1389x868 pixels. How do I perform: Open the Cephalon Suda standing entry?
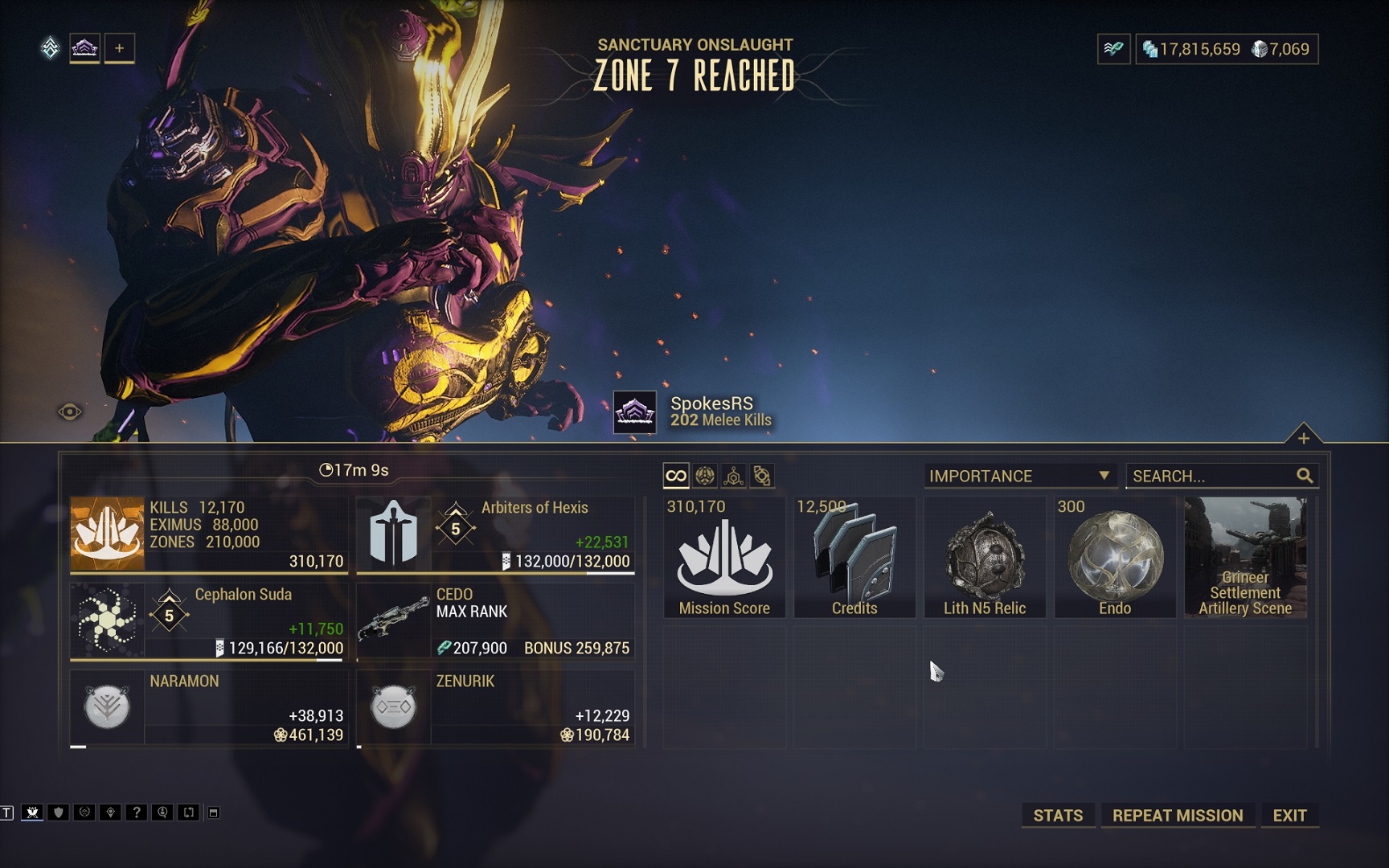209,621
